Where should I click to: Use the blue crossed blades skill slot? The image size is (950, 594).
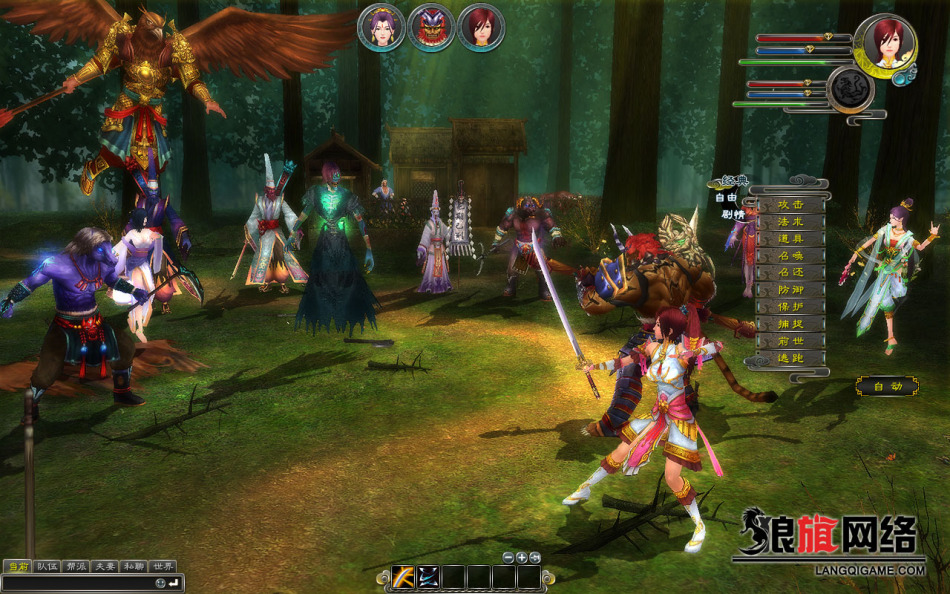coord(429,577)
